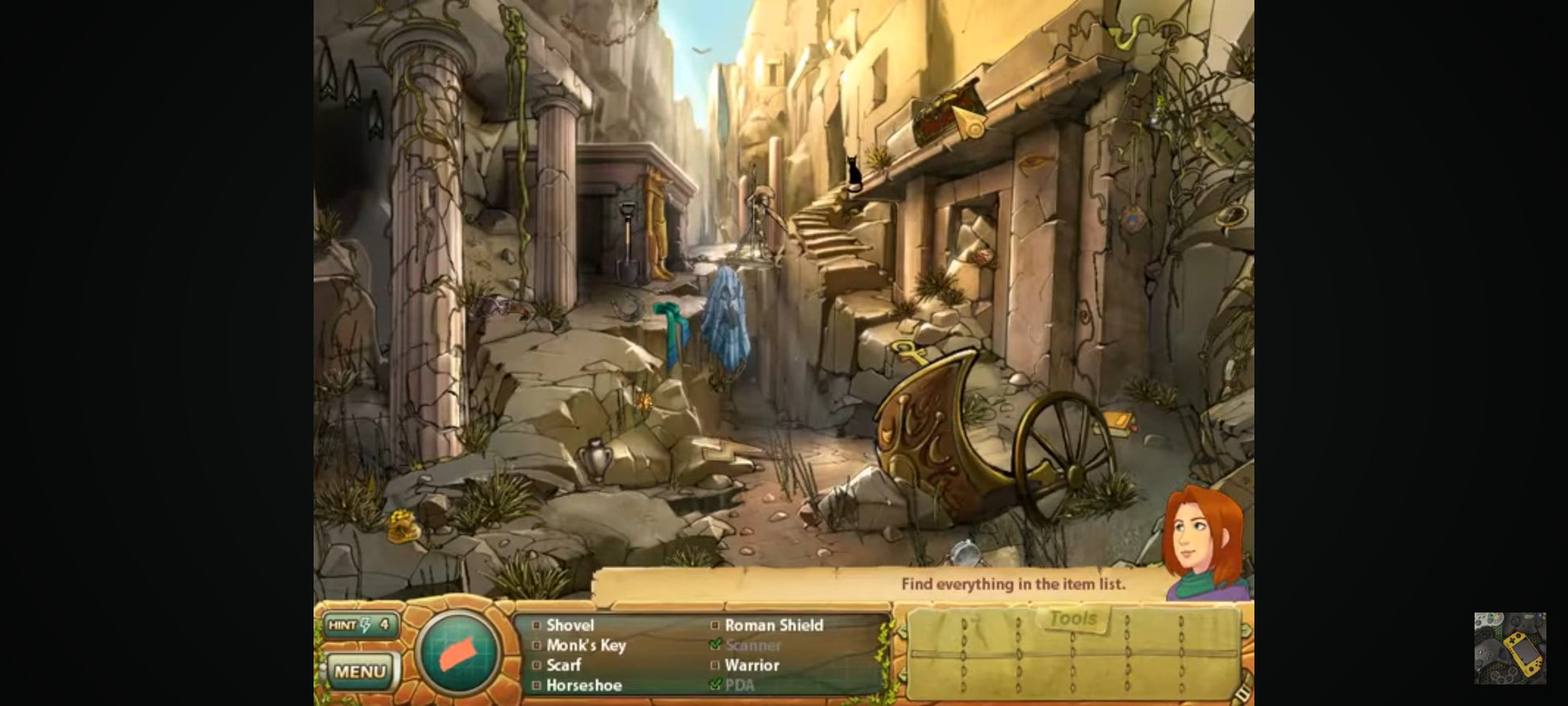The image size is (1568, 706).
Task: Use the Hint button
Action: coord(359,625)
